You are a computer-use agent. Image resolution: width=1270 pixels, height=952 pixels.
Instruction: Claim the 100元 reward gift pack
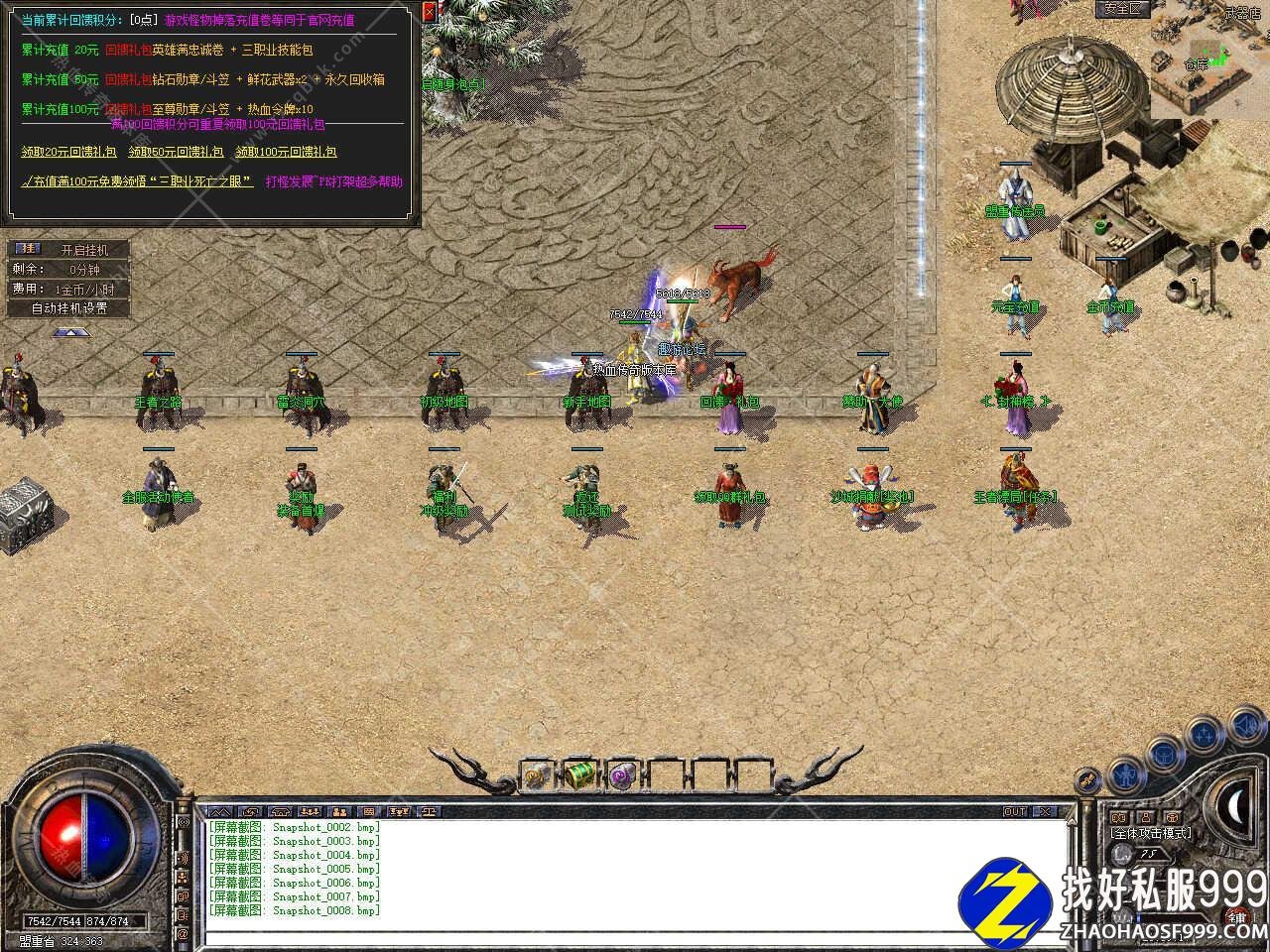[x=286, y=152]
